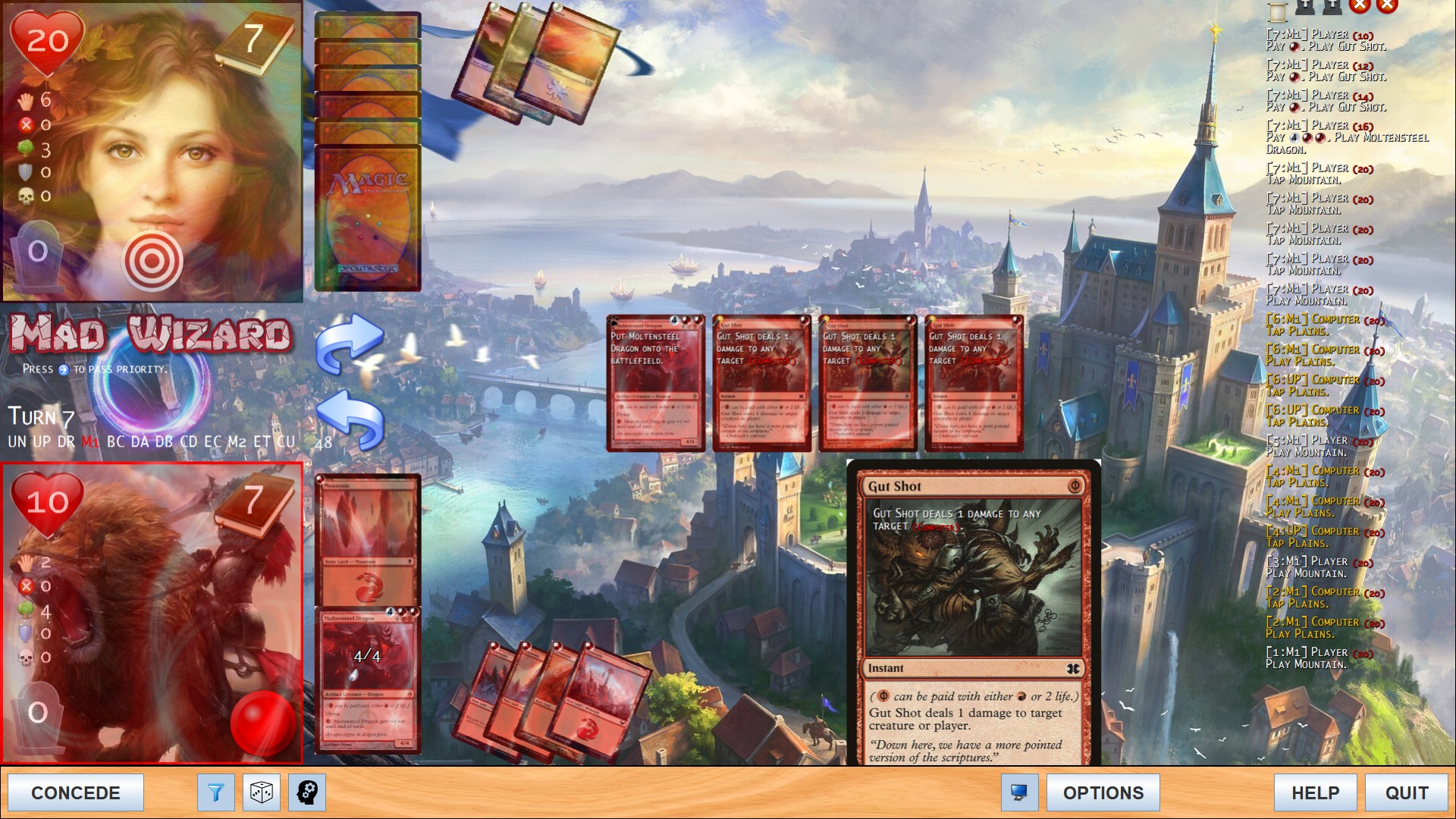The height and width of the screenshot is (819, 1456).
Task: Select the Moltensteel Dragon spell on the stack
Action: (655, 384)
